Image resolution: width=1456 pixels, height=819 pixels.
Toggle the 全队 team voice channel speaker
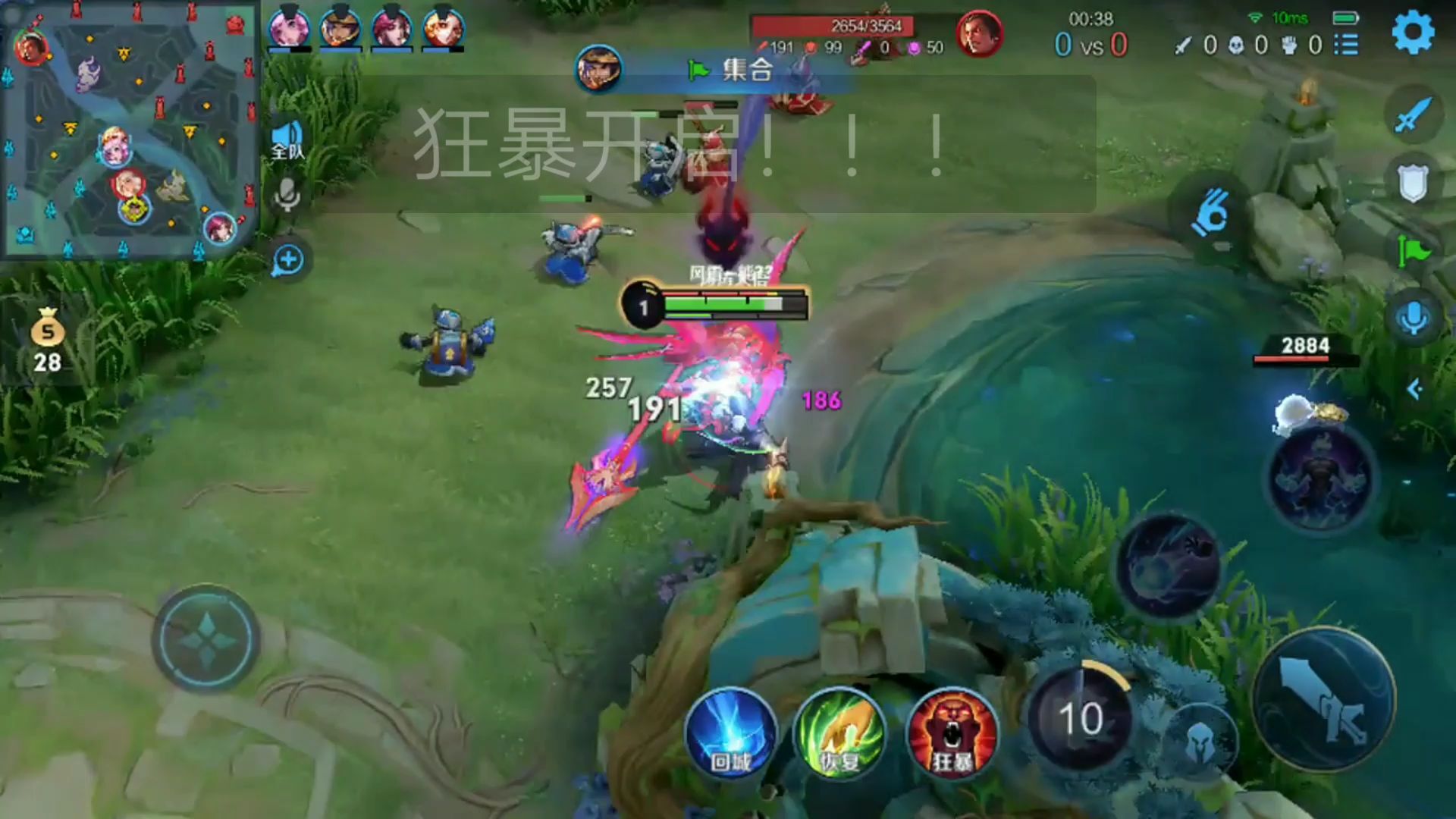tap(287, 133)
